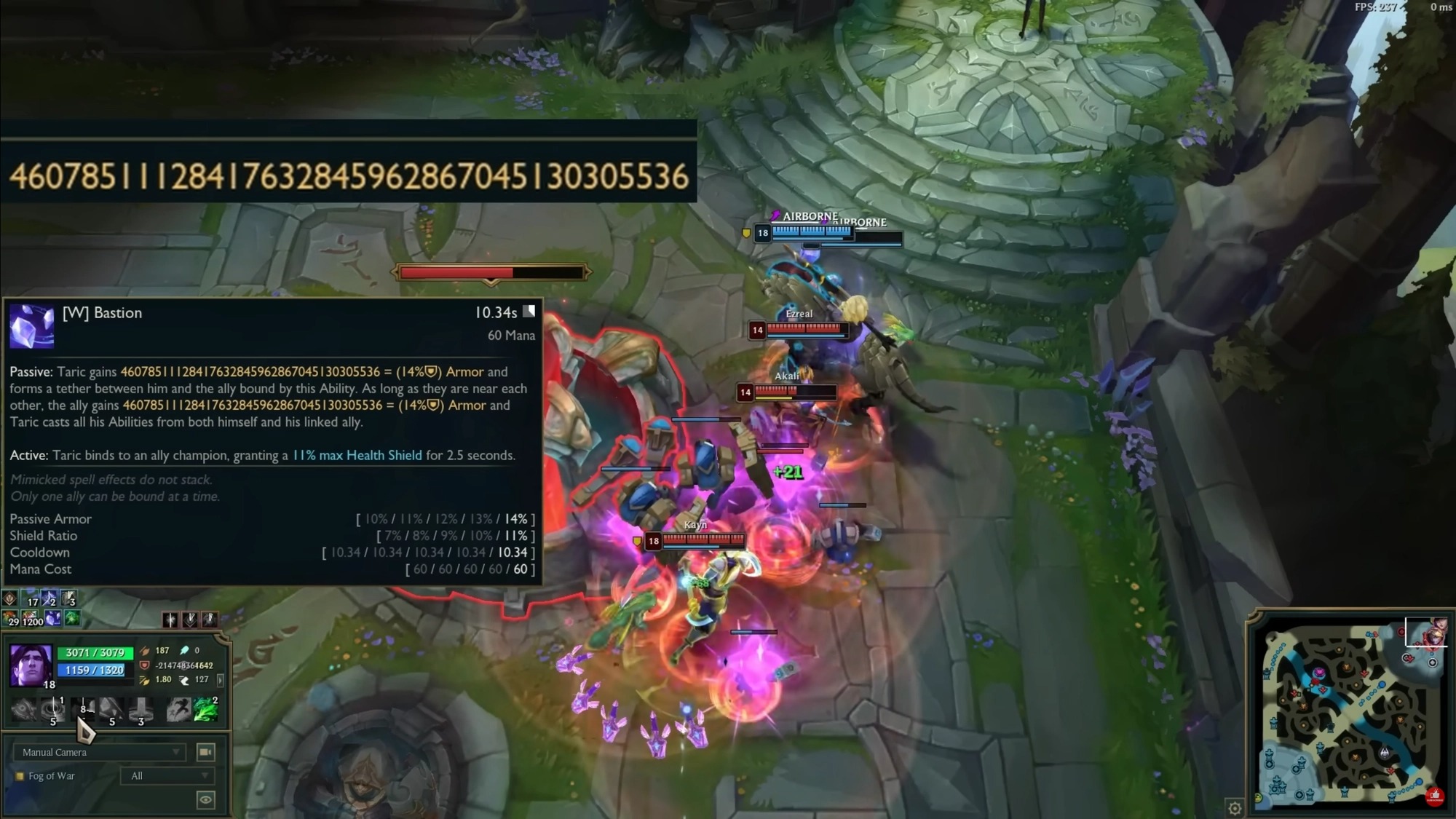The height and width of the screenshot is (819, 1456).
Task: Open the gear settings beside minimap
Action: click(x=1235, y=808)
